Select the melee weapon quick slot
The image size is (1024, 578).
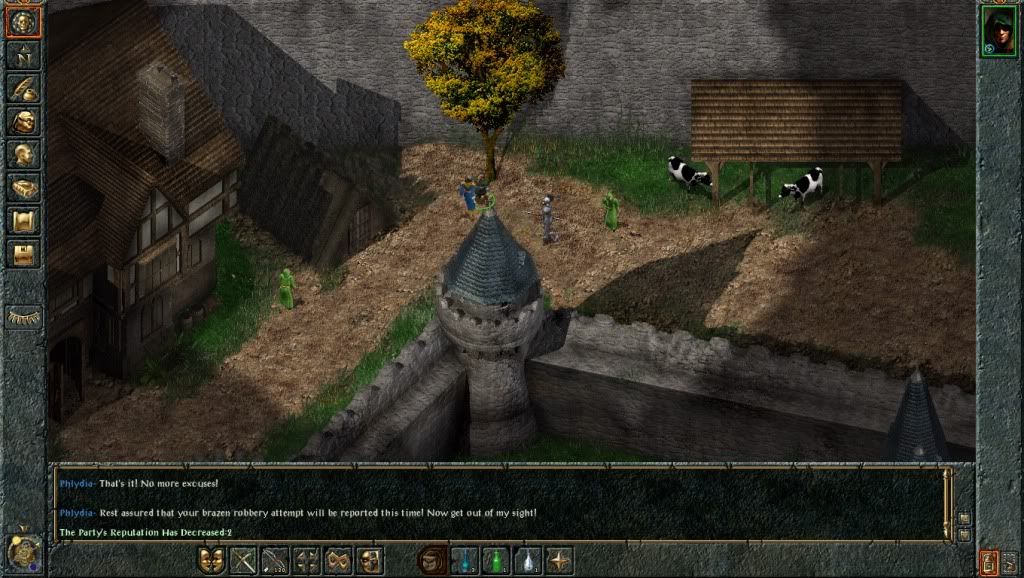pos(243,561)
